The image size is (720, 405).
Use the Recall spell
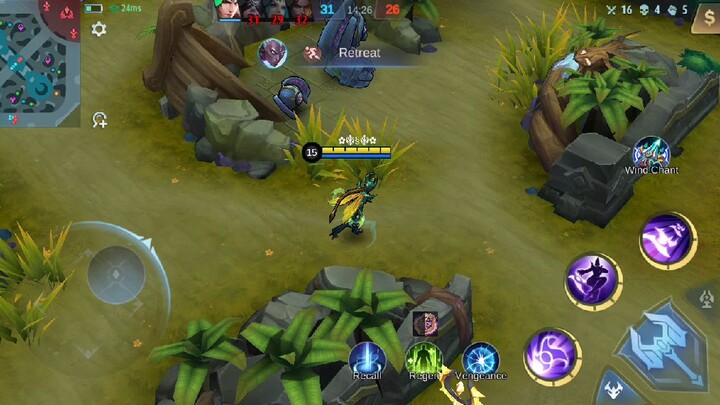pos(367,359)
